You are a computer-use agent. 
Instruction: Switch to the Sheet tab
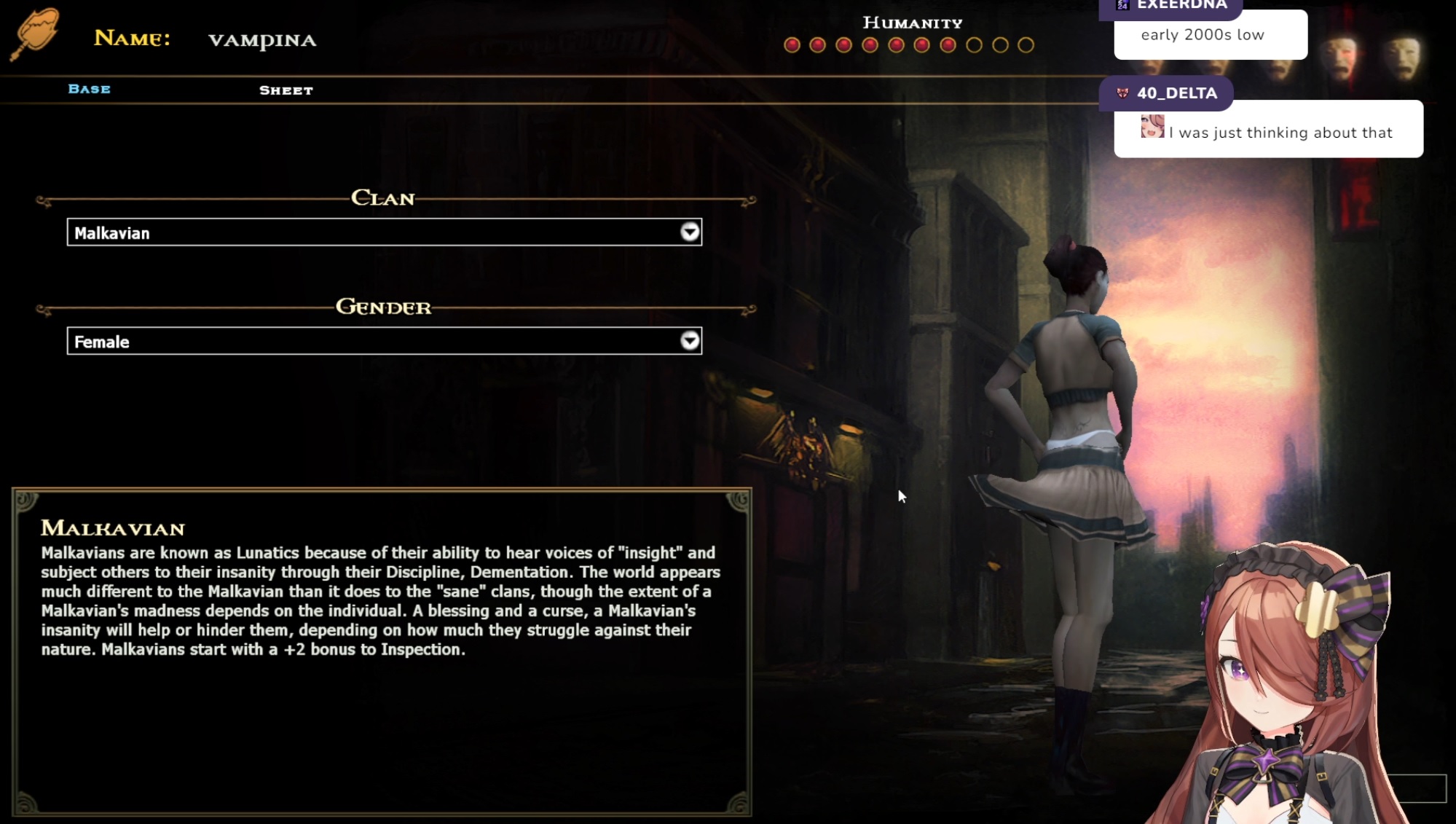point(286,90)
